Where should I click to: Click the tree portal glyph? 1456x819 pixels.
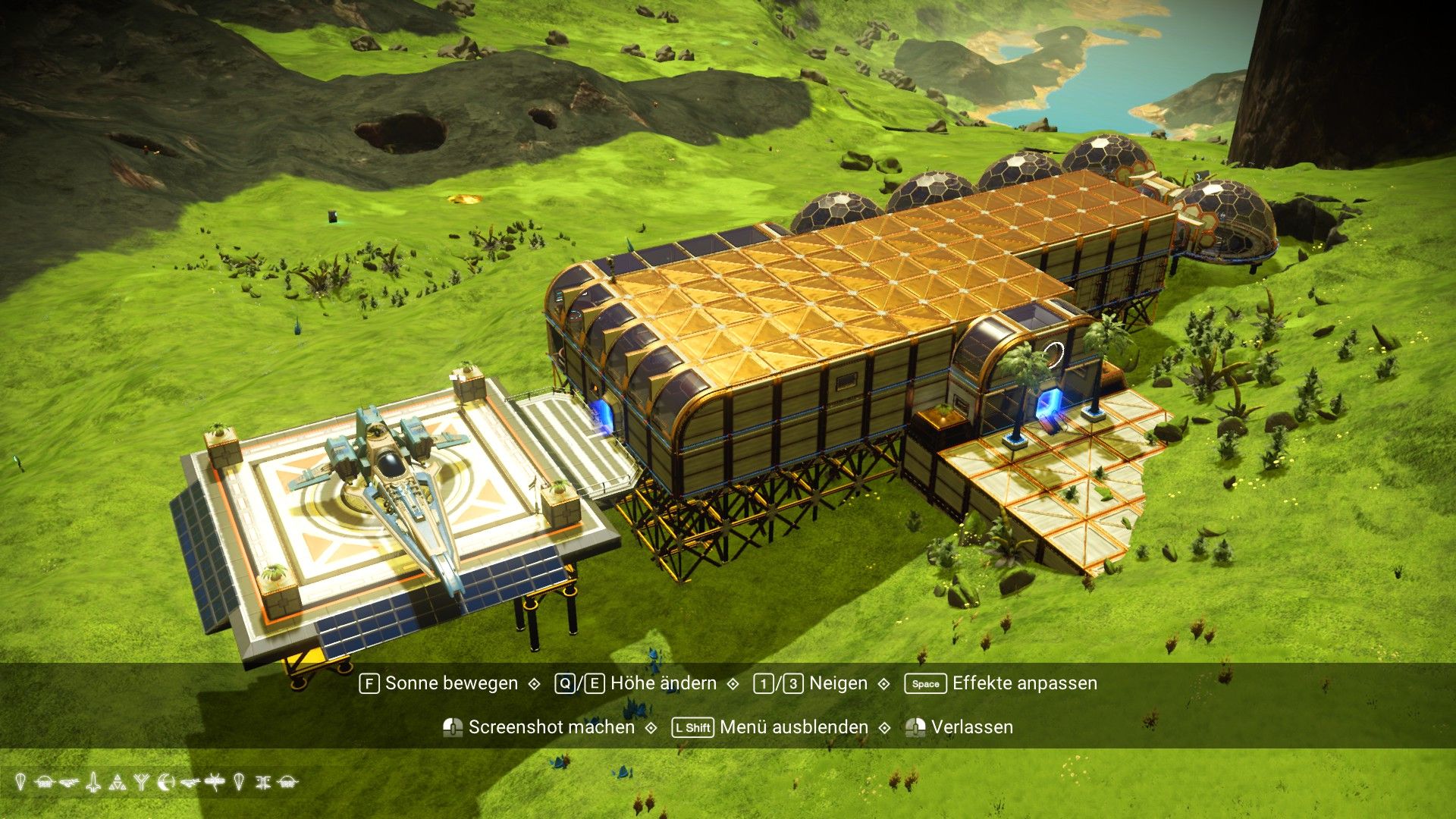click(140, 781)
